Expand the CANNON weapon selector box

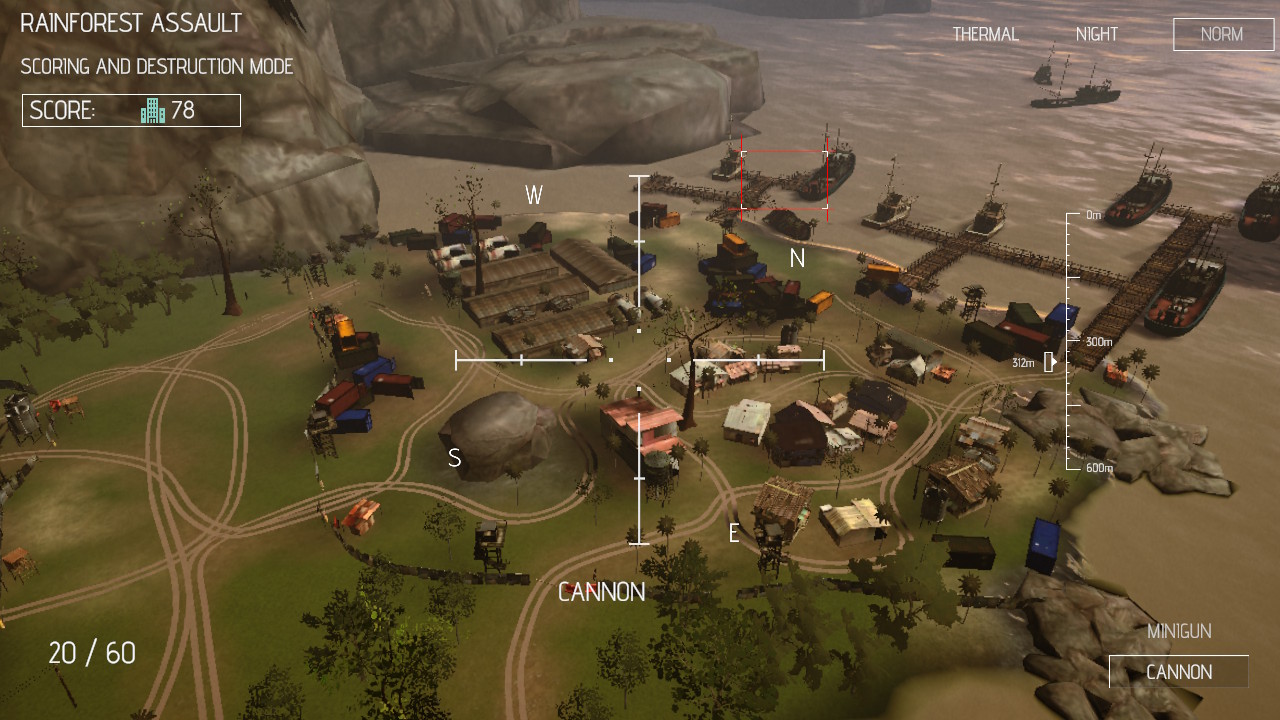(x=1179, y=671)
